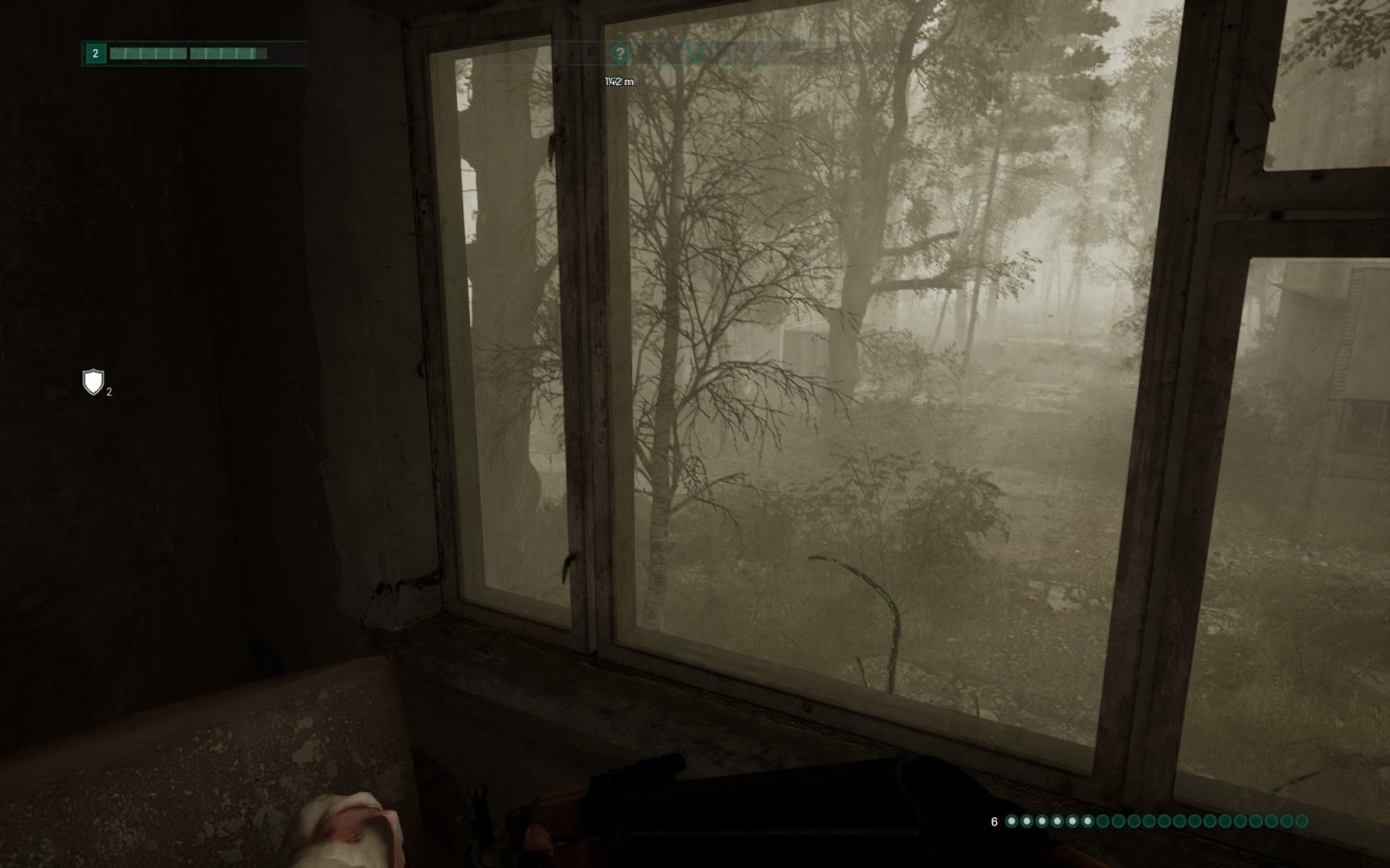
Task: Toggle the armor counter beside shield
Action: coord(108,392)
